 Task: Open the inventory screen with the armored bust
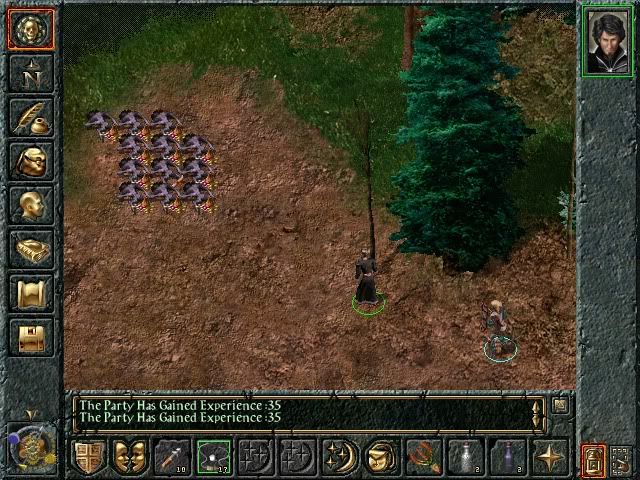coord(30,160)
